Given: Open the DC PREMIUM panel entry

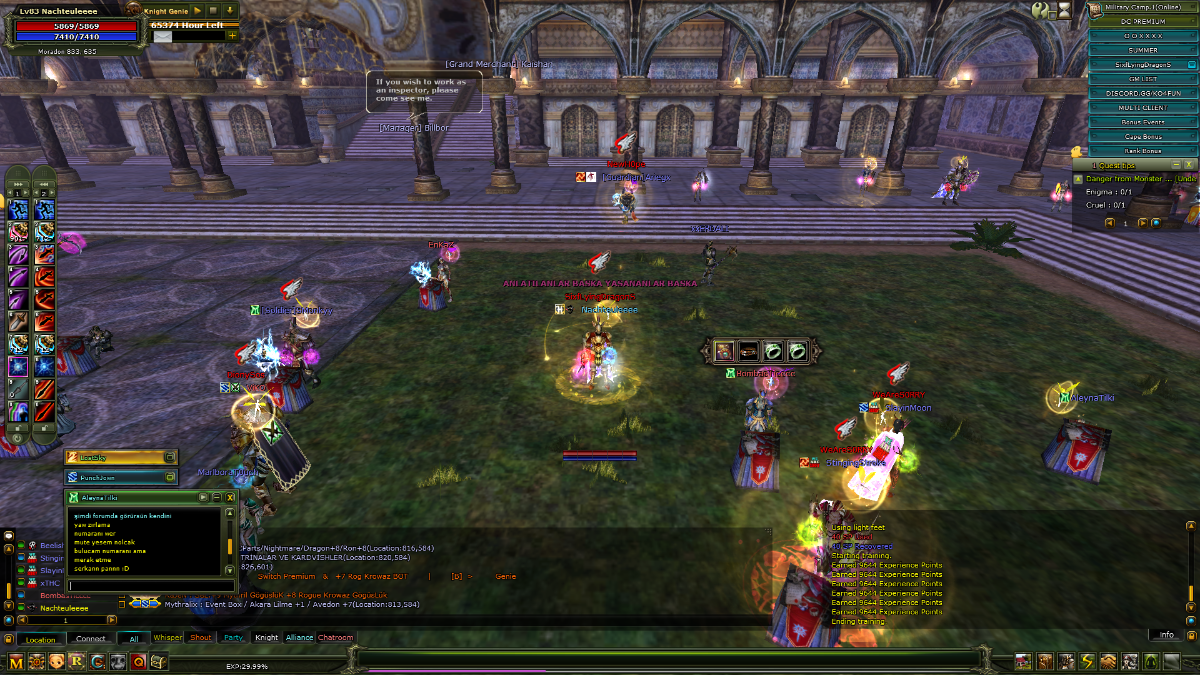Looking at the screenshot, I should click(x=1142, y=21).
